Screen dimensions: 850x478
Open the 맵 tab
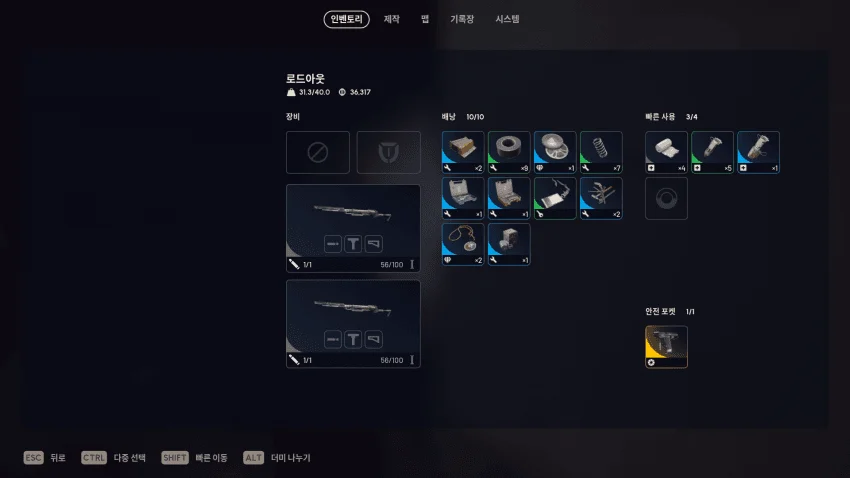point(425,19)
